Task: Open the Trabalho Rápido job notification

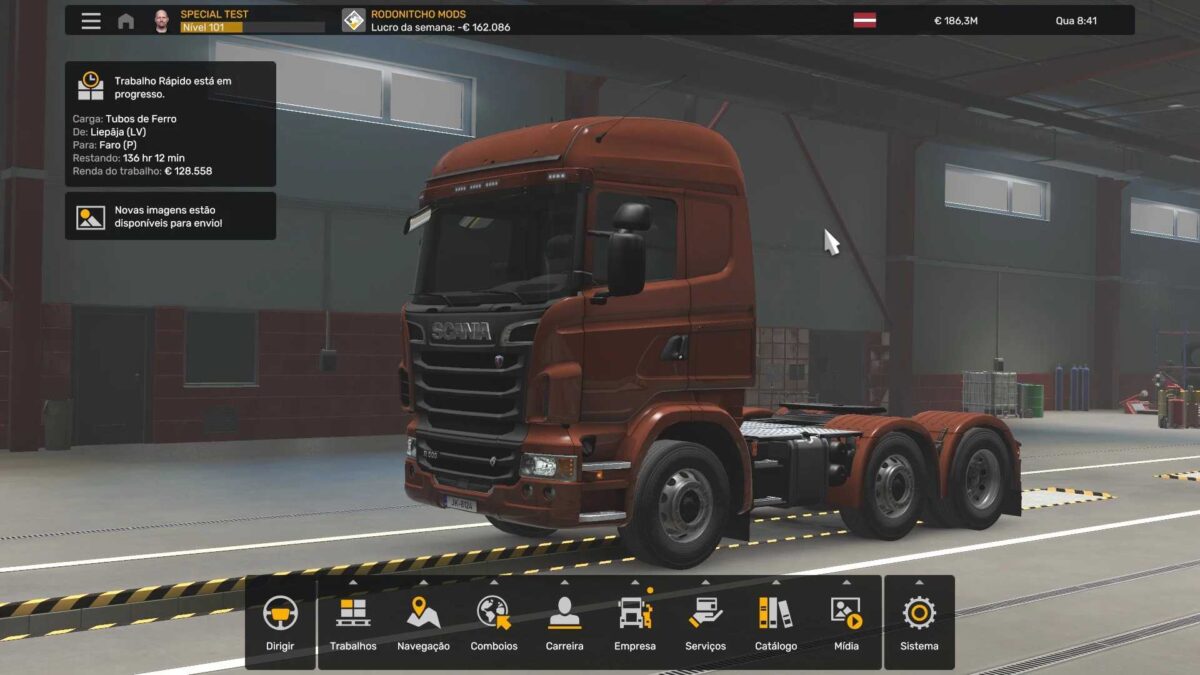Action: pos(170,124)
